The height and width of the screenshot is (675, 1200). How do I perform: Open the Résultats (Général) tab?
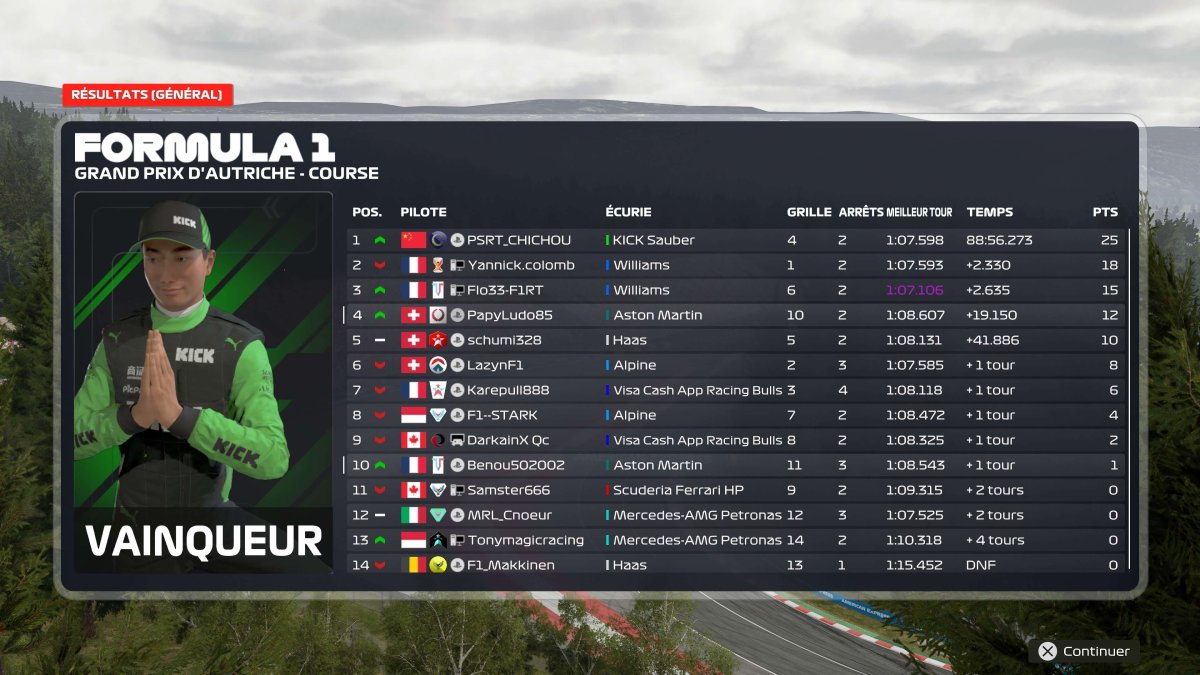tap(147, 95)
